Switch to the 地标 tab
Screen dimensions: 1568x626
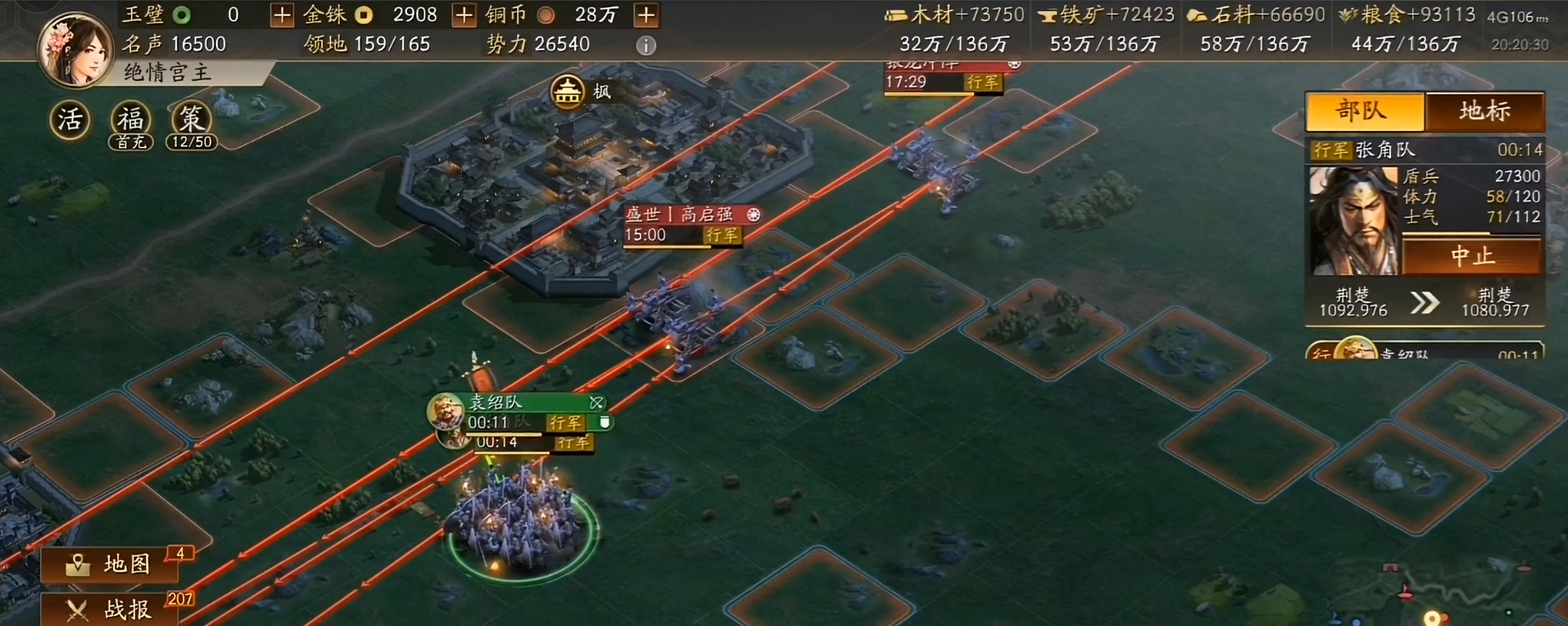coord(1486,111)
